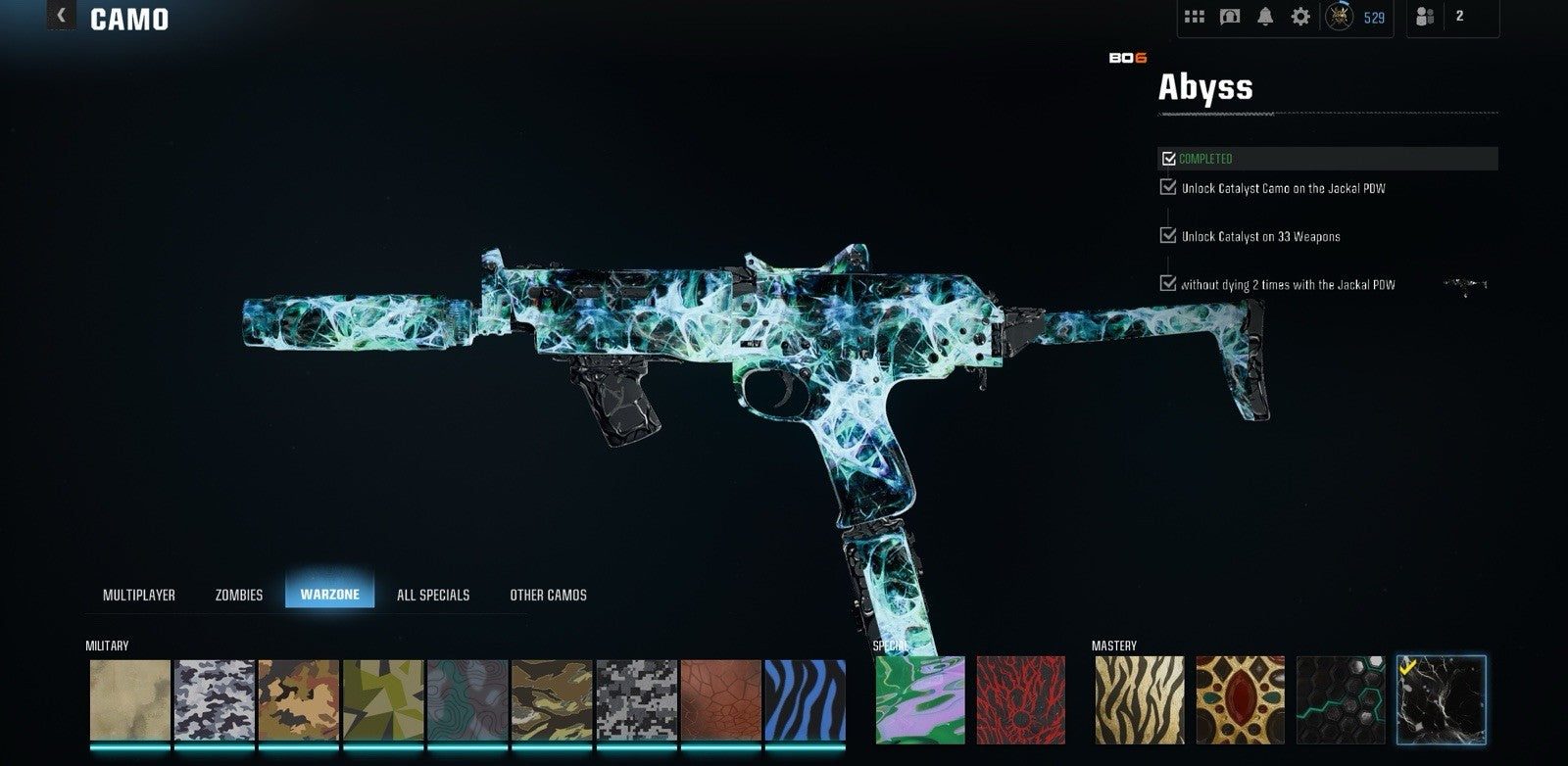Select the jeweled gold mastery camo
The height and width of the screenshot is (766, 1568).
[x=1240, y=699]
